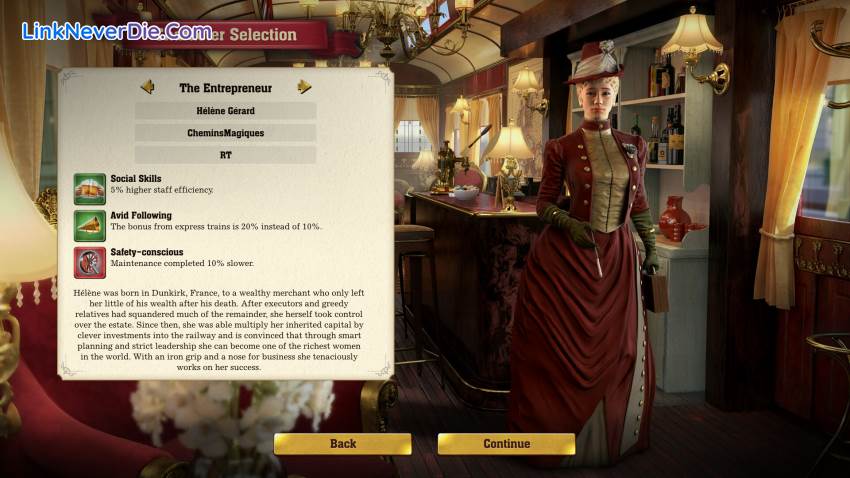The image size is (850, 478).
Task: Select the Avid Following trait icon
Action: tap(90, 225)
